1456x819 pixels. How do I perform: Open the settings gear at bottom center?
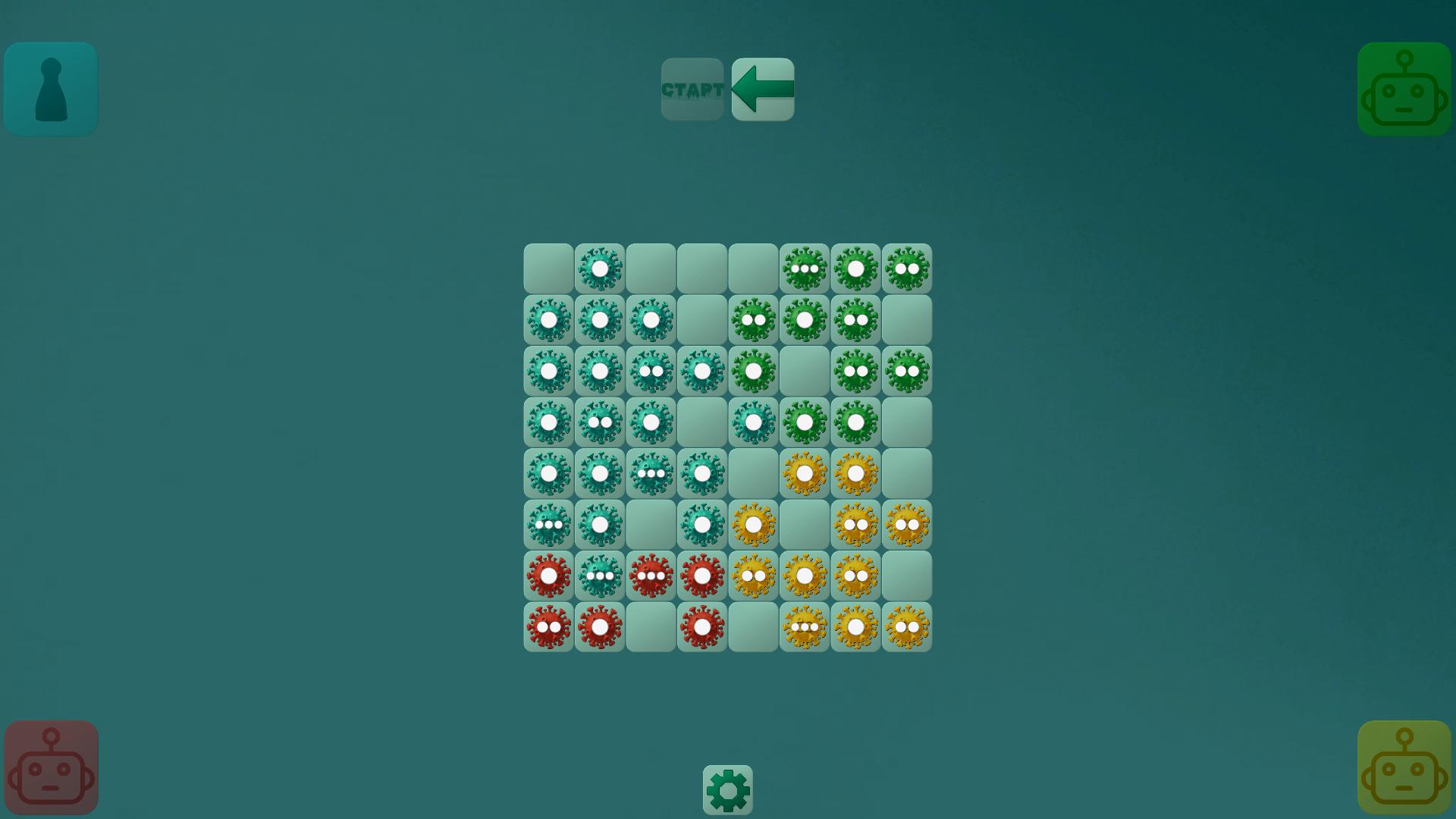(x=728, y=789)
